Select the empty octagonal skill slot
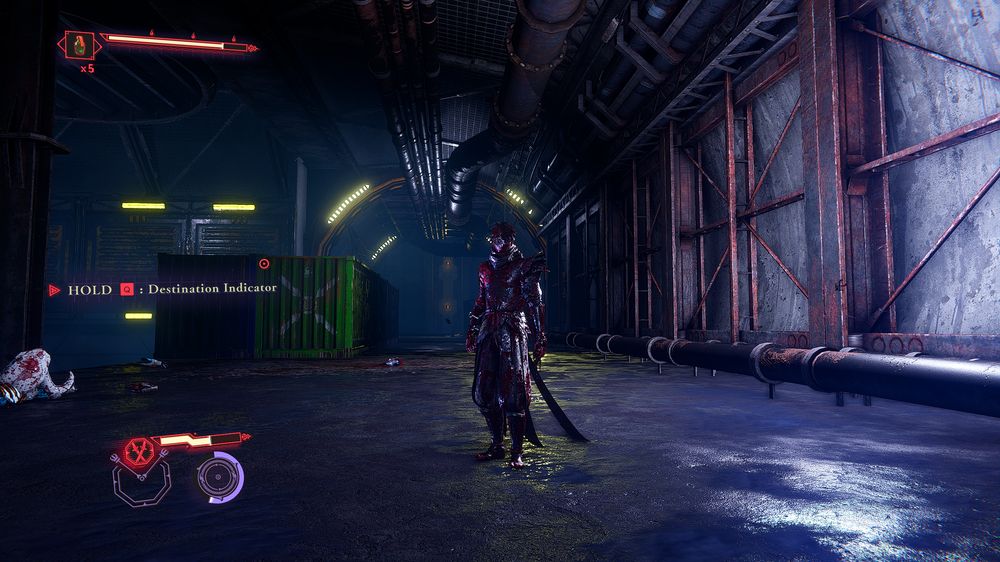 point(139,483)
